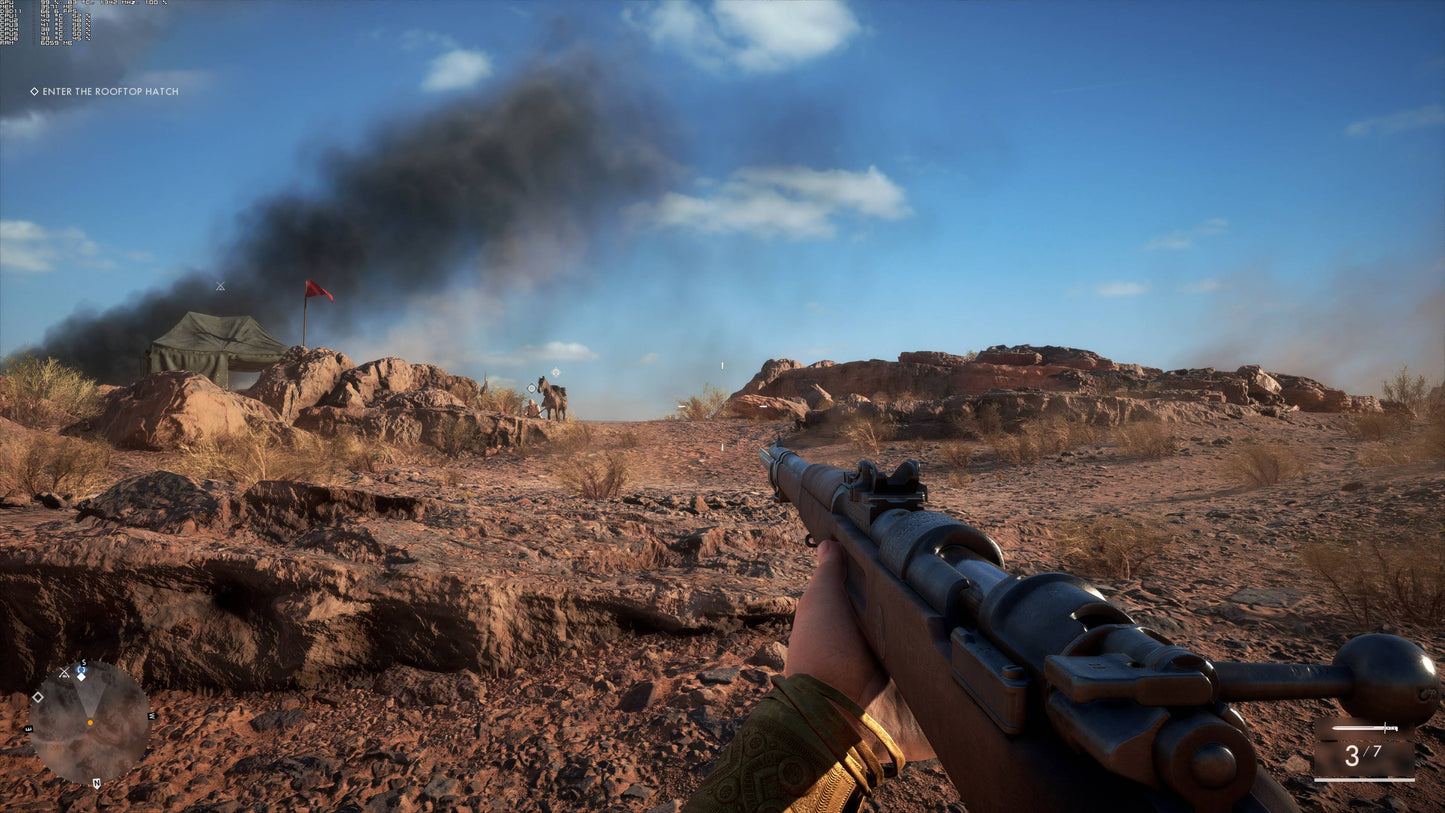Click the N compass letter on the minimap
This screenshot has width=1445, height=813.
pos(97,783)
